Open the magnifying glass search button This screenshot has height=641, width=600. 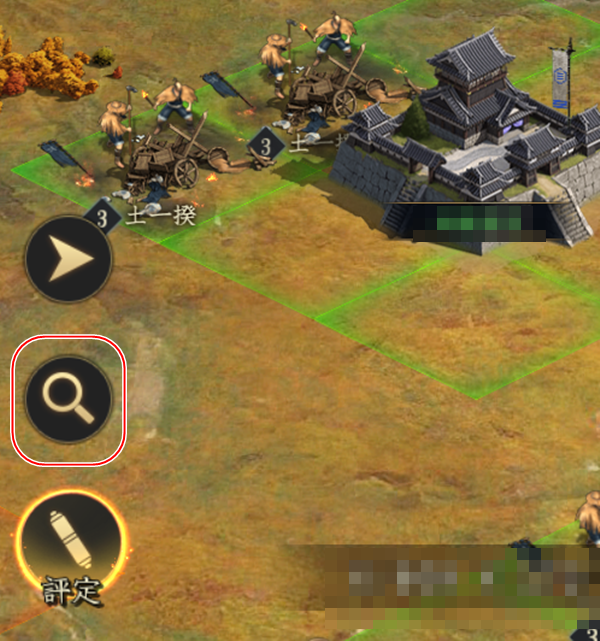(68, 400)
